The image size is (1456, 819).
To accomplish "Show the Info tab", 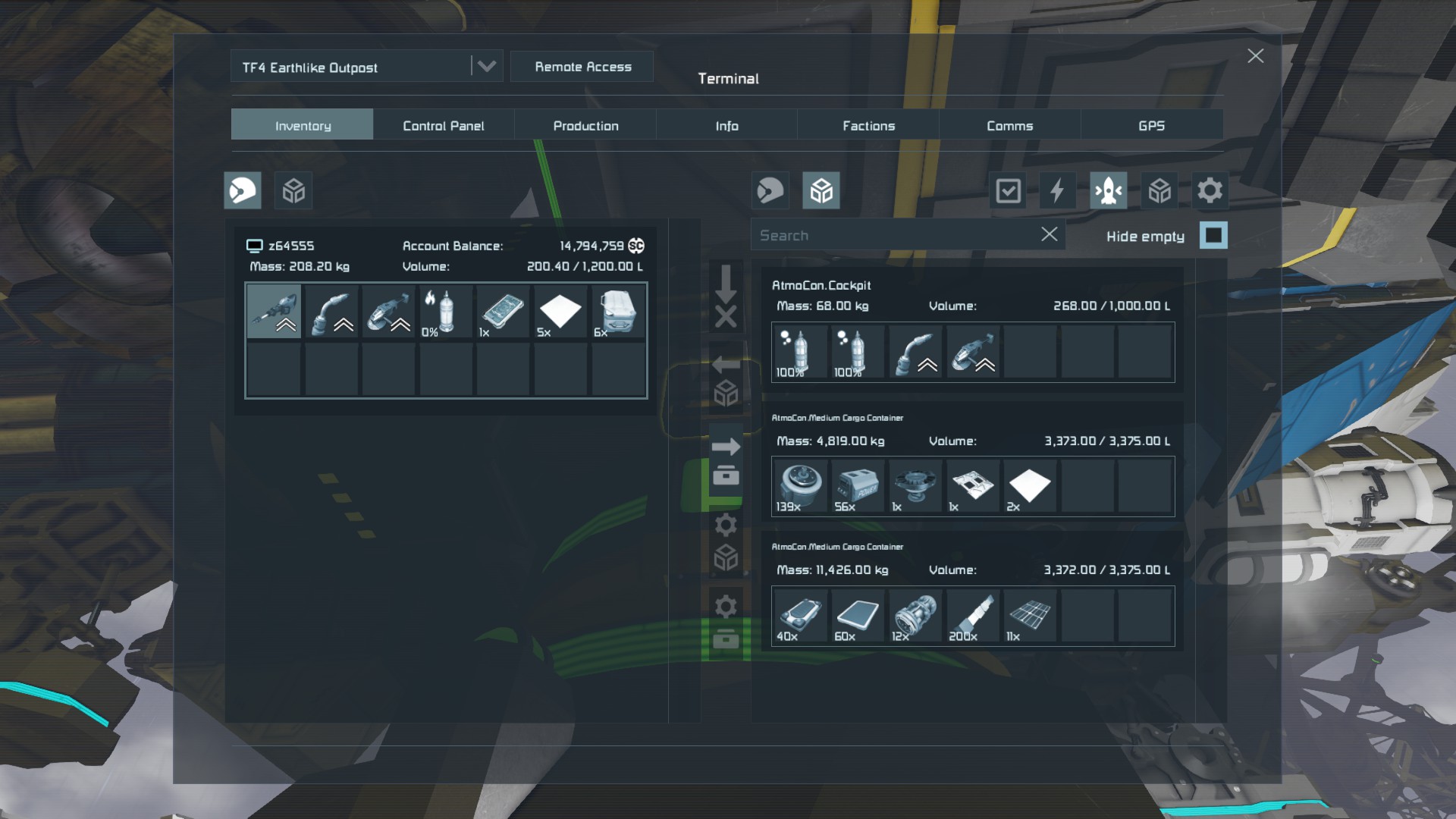I will (726, 126).
